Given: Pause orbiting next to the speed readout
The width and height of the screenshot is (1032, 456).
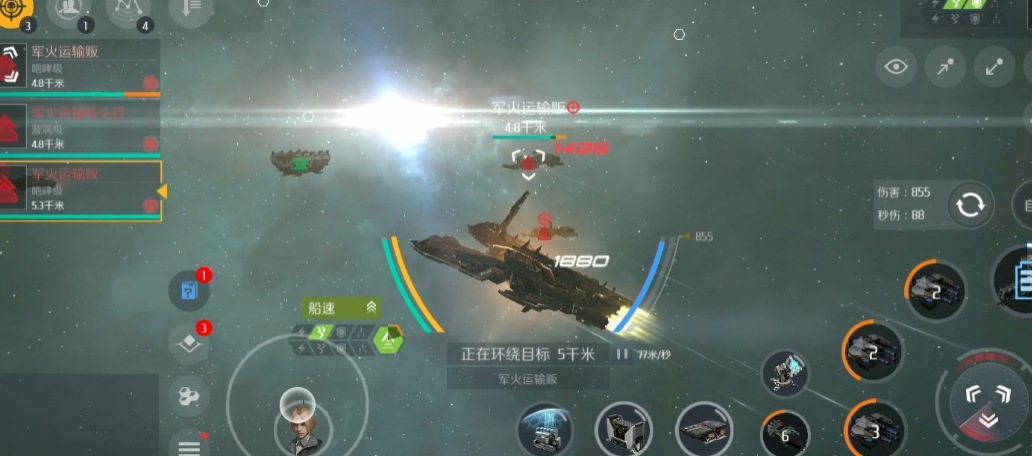Looking at the screenshot, I should click(x=622, y=353).
